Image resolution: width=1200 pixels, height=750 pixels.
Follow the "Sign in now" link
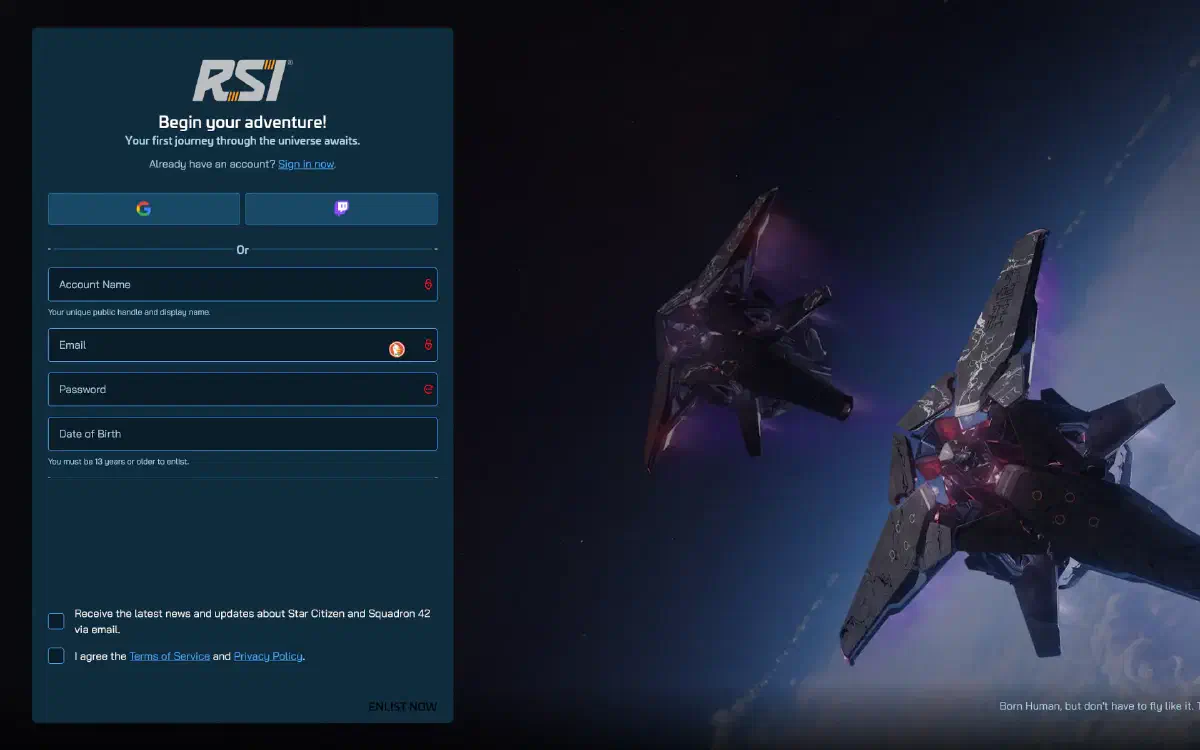(306, 164)
